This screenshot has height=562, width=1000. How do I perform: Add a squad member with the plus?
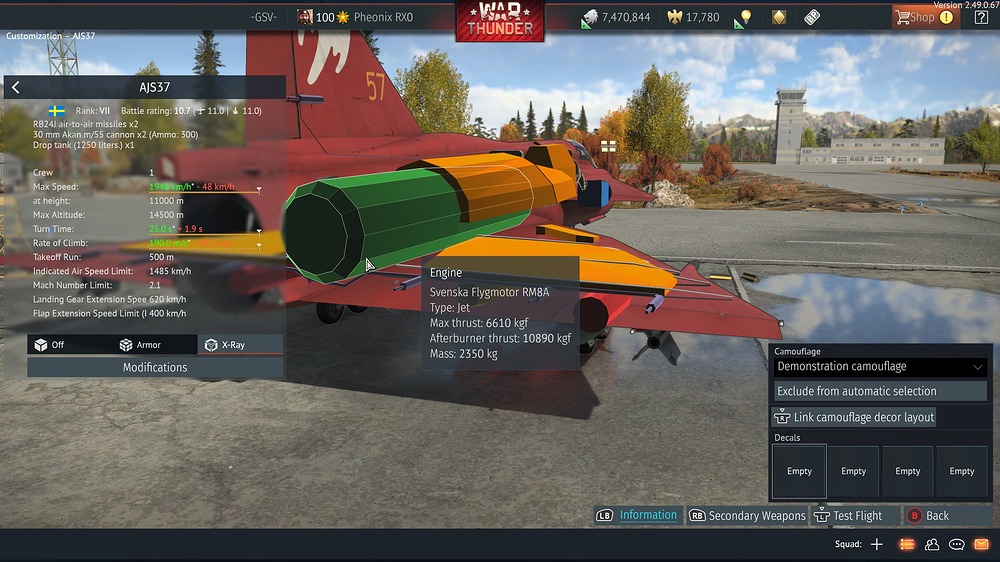pos(877,544)
